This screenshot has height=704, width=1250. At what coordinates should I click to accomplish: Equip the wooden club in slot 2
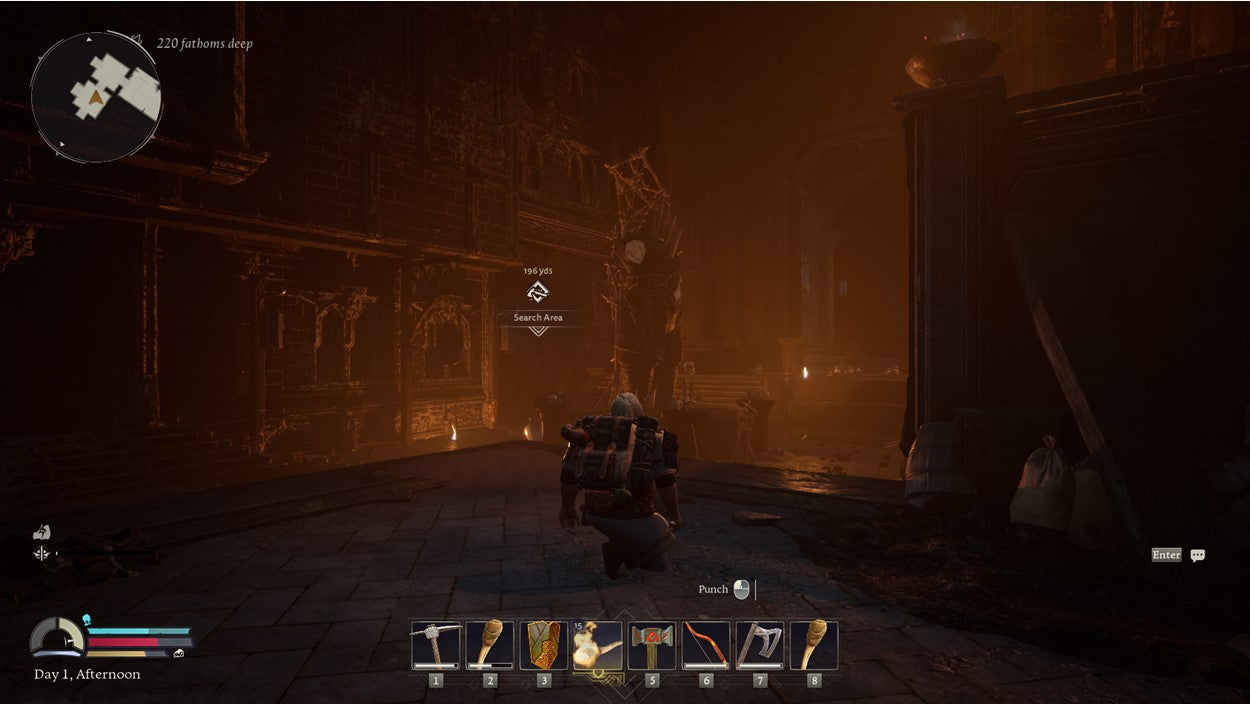click(490, 645)
